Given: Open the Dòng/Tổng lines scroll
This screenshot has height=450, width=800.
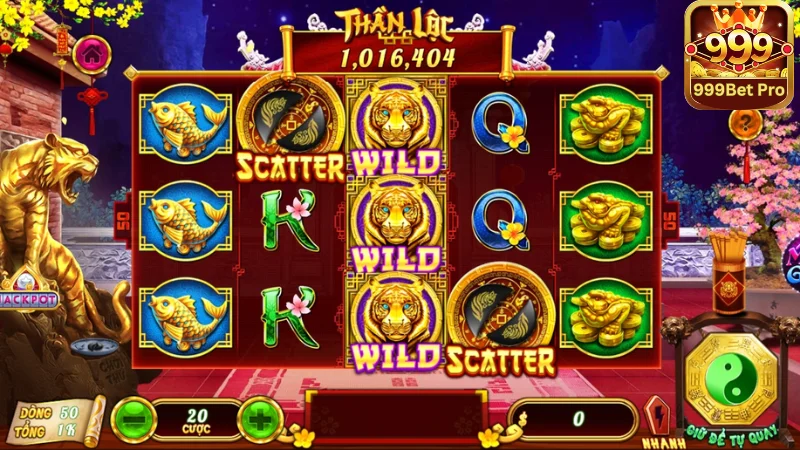Looking at the screenshot, I should [x=59, y=420].
